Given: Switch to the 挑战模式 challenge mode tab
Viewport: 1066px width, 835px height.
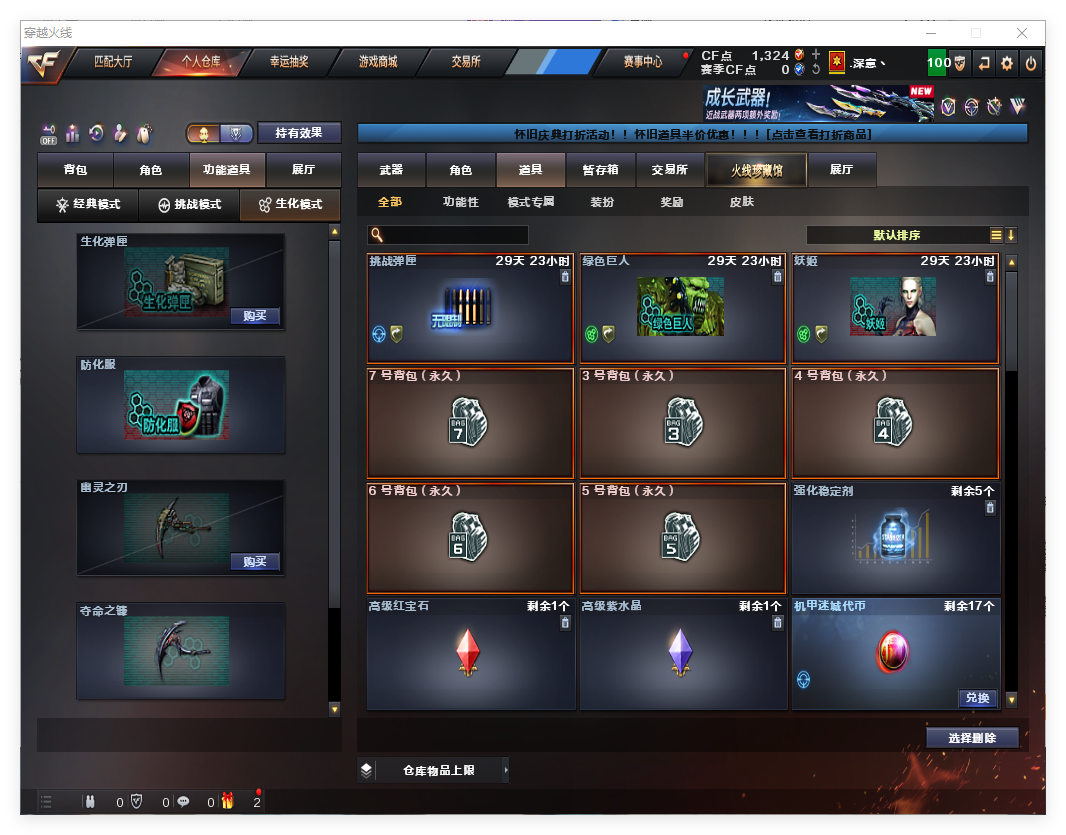Looking at the screenshot, I should pos(190,204).
